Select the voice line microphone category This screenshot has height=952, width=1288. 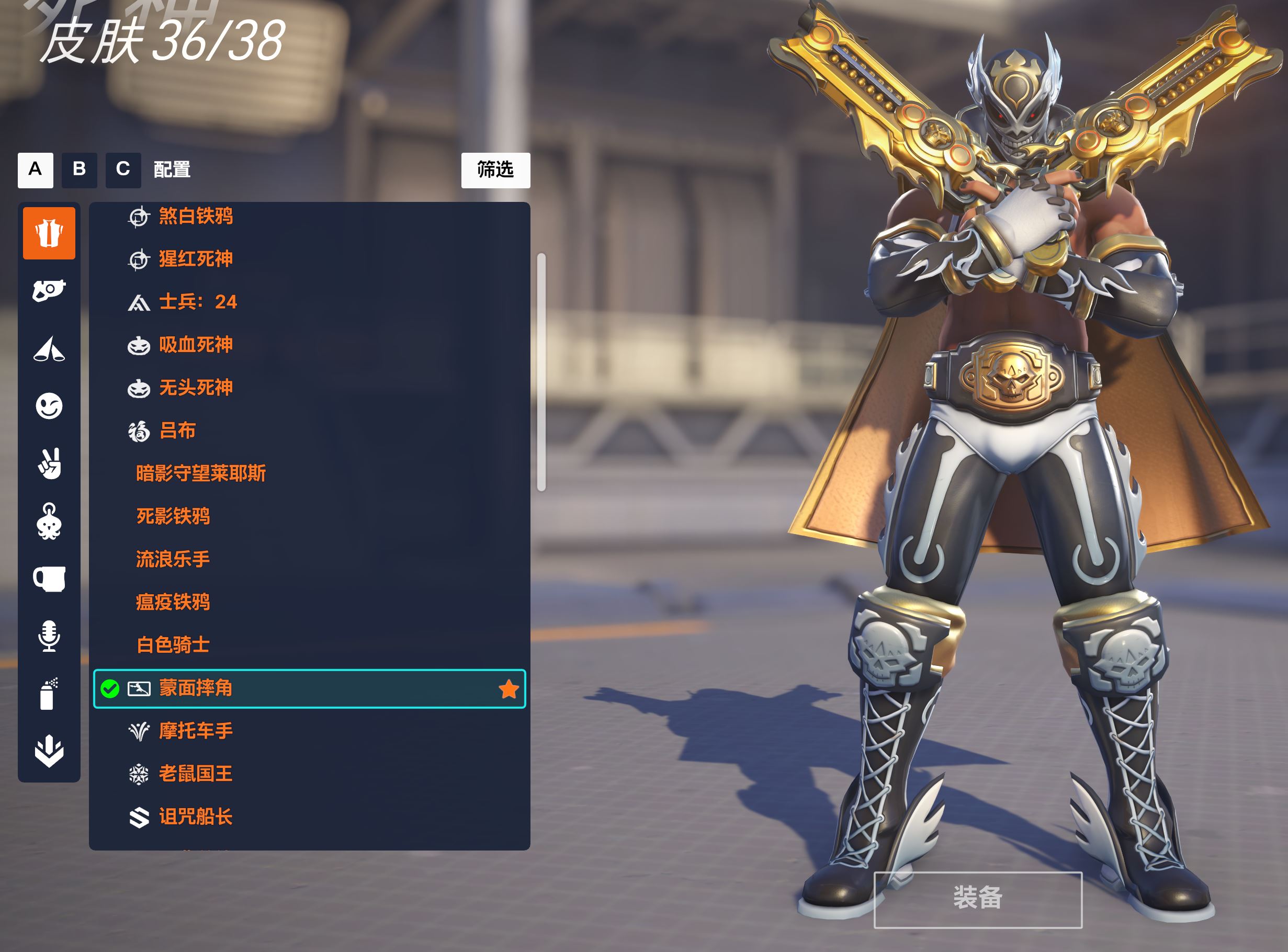(49, 636)
